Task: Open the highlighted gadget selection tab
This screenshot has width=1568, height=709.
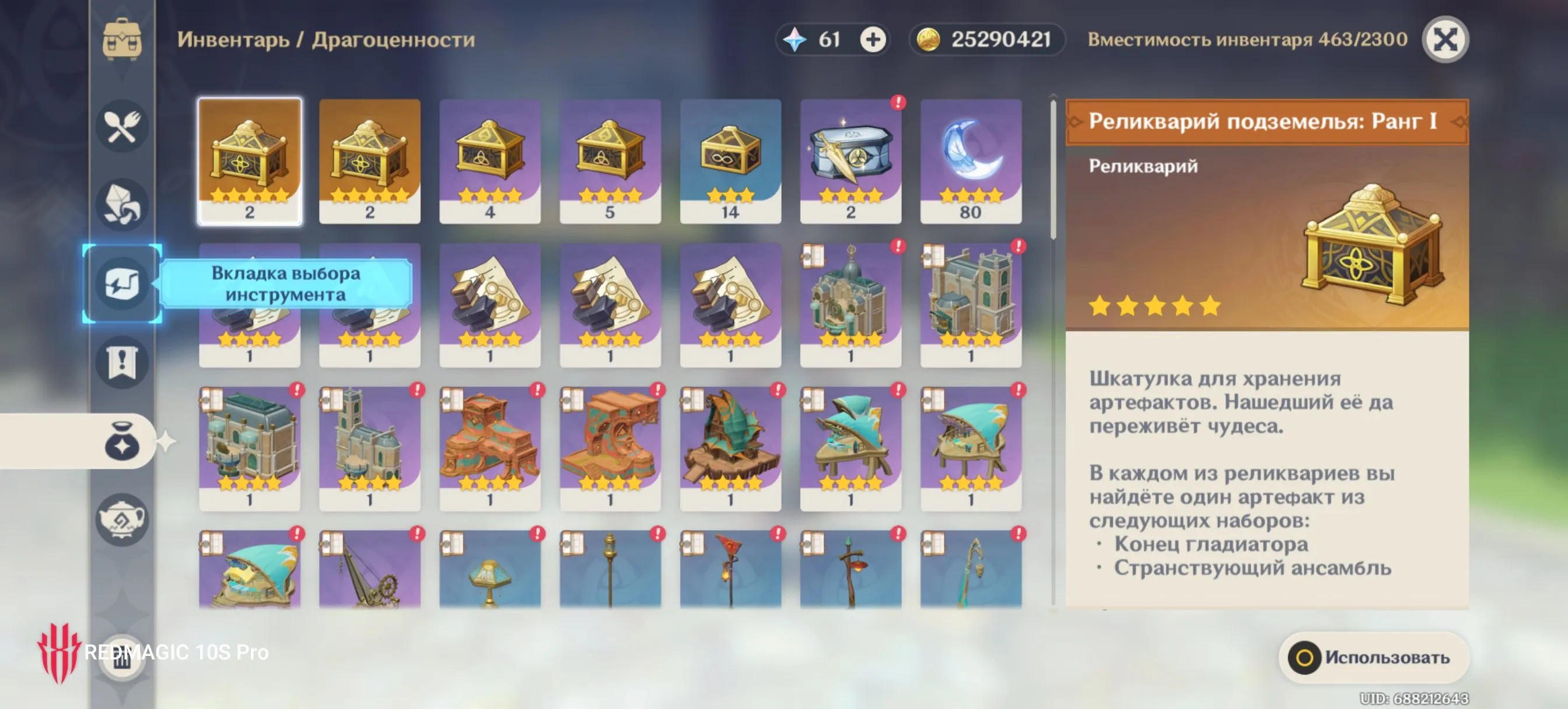Action: pyautogui.click(x=122, y=283)
